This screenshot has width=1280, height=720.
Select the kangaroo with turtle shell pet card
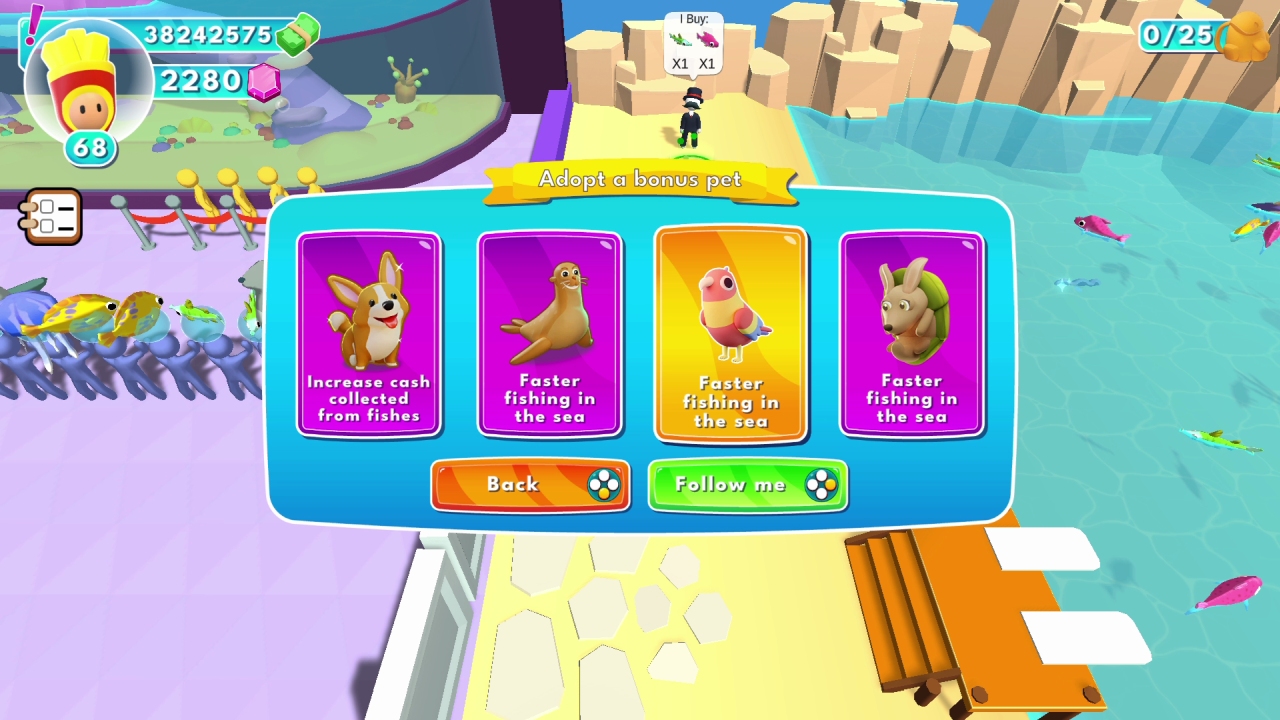tap(911, 333)
